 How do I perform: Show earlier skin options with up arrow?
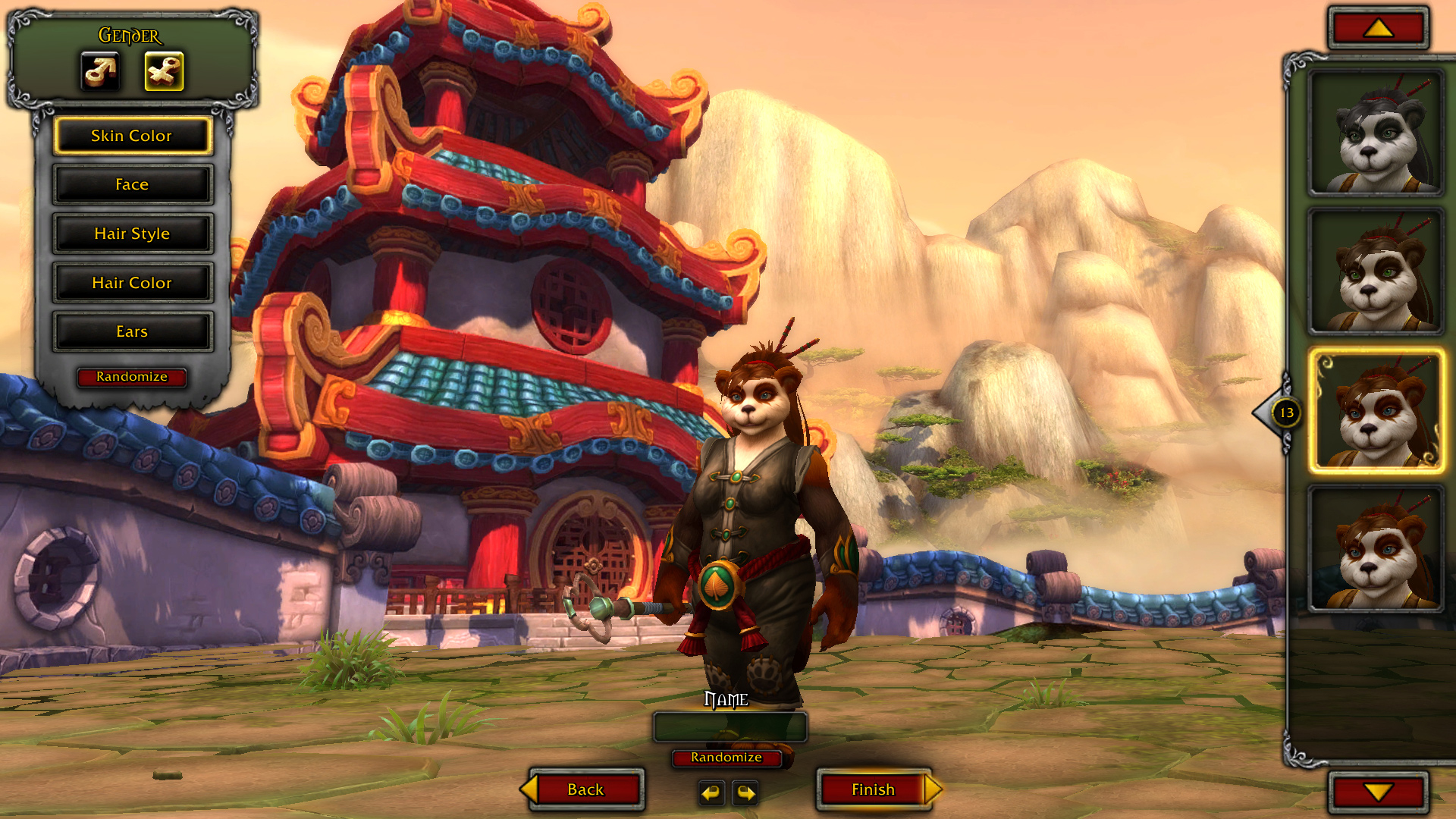click(1378, 29)
